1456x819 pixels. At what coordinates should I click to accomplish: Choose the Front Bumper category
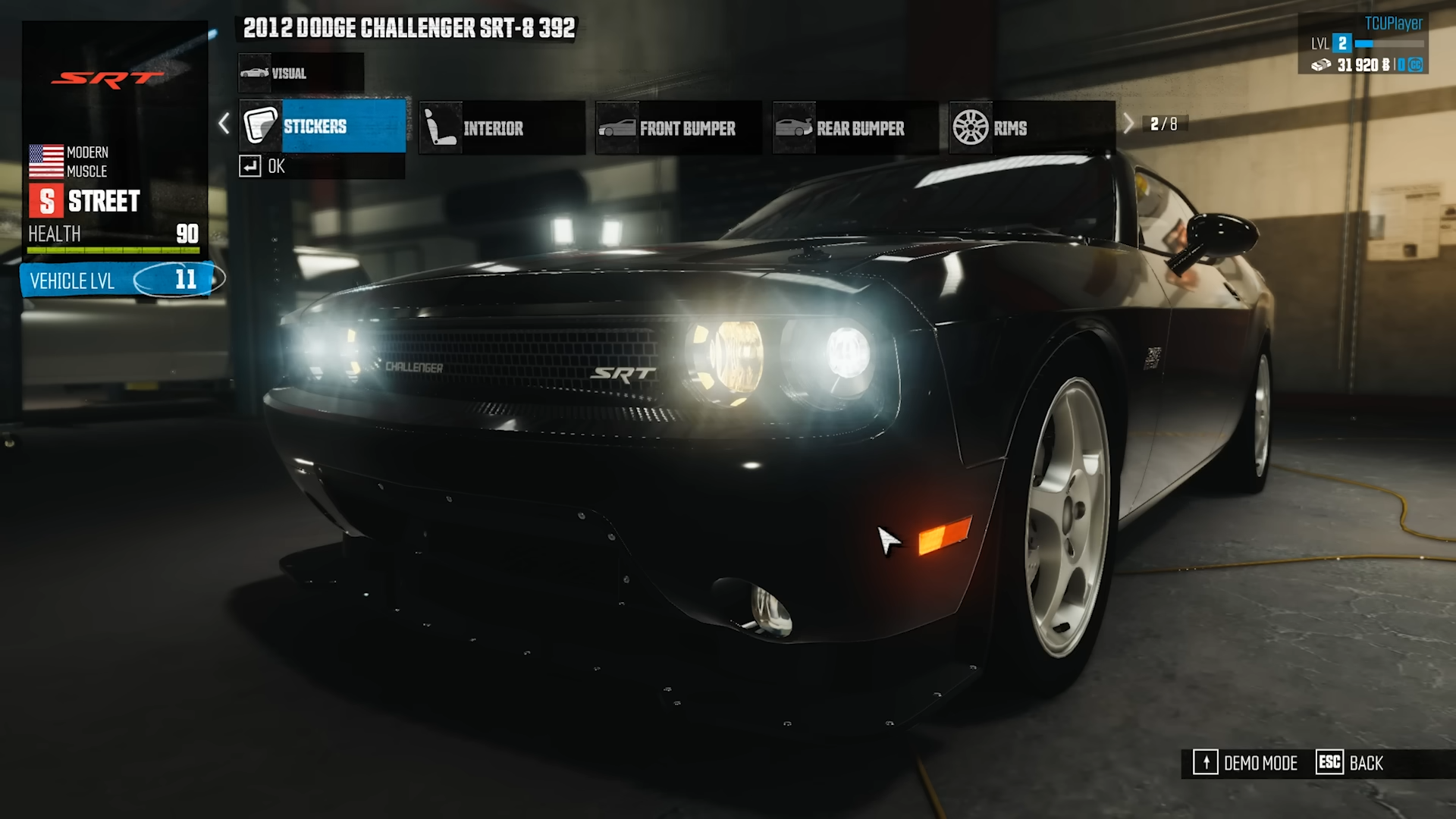tap(678, 128)
